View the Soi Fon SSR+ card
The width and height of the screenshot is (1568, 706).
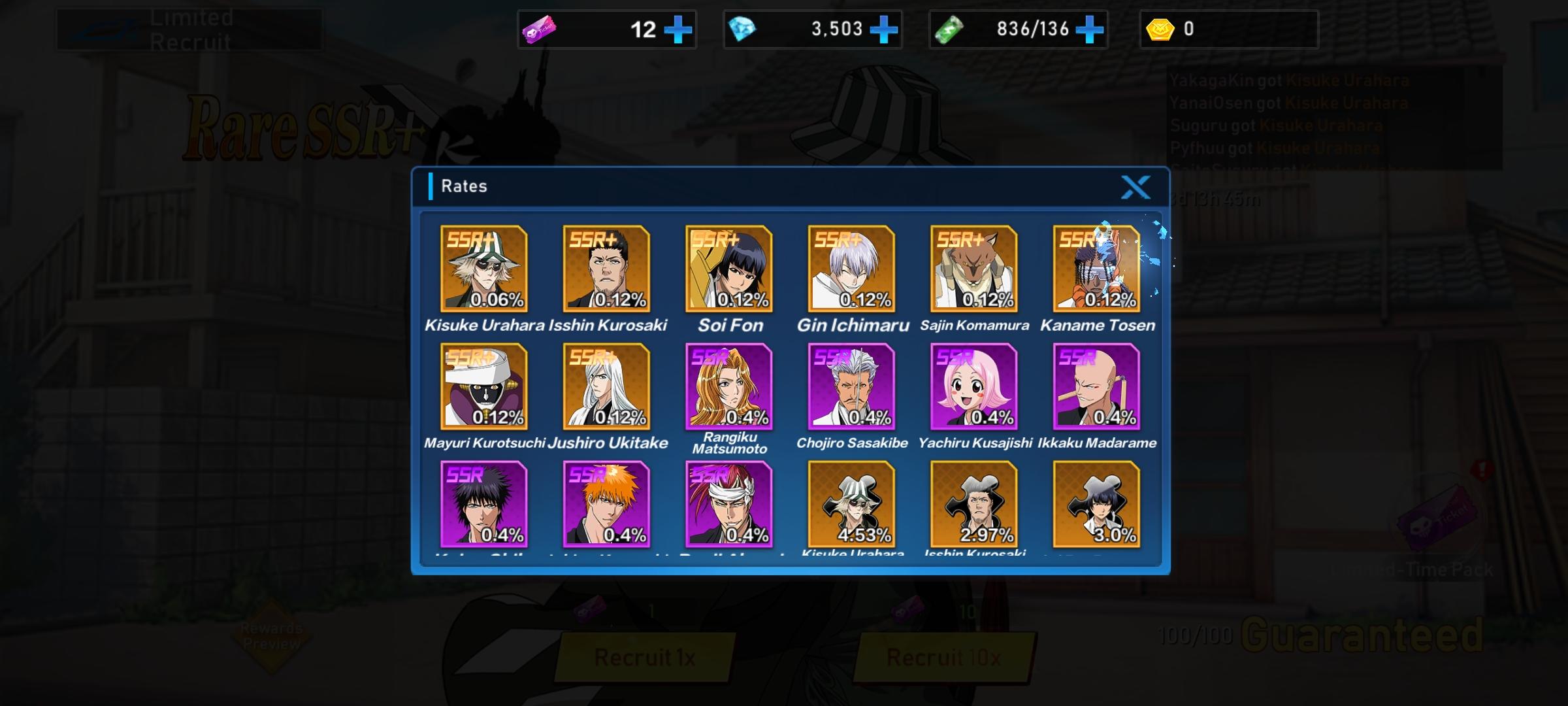729,268
